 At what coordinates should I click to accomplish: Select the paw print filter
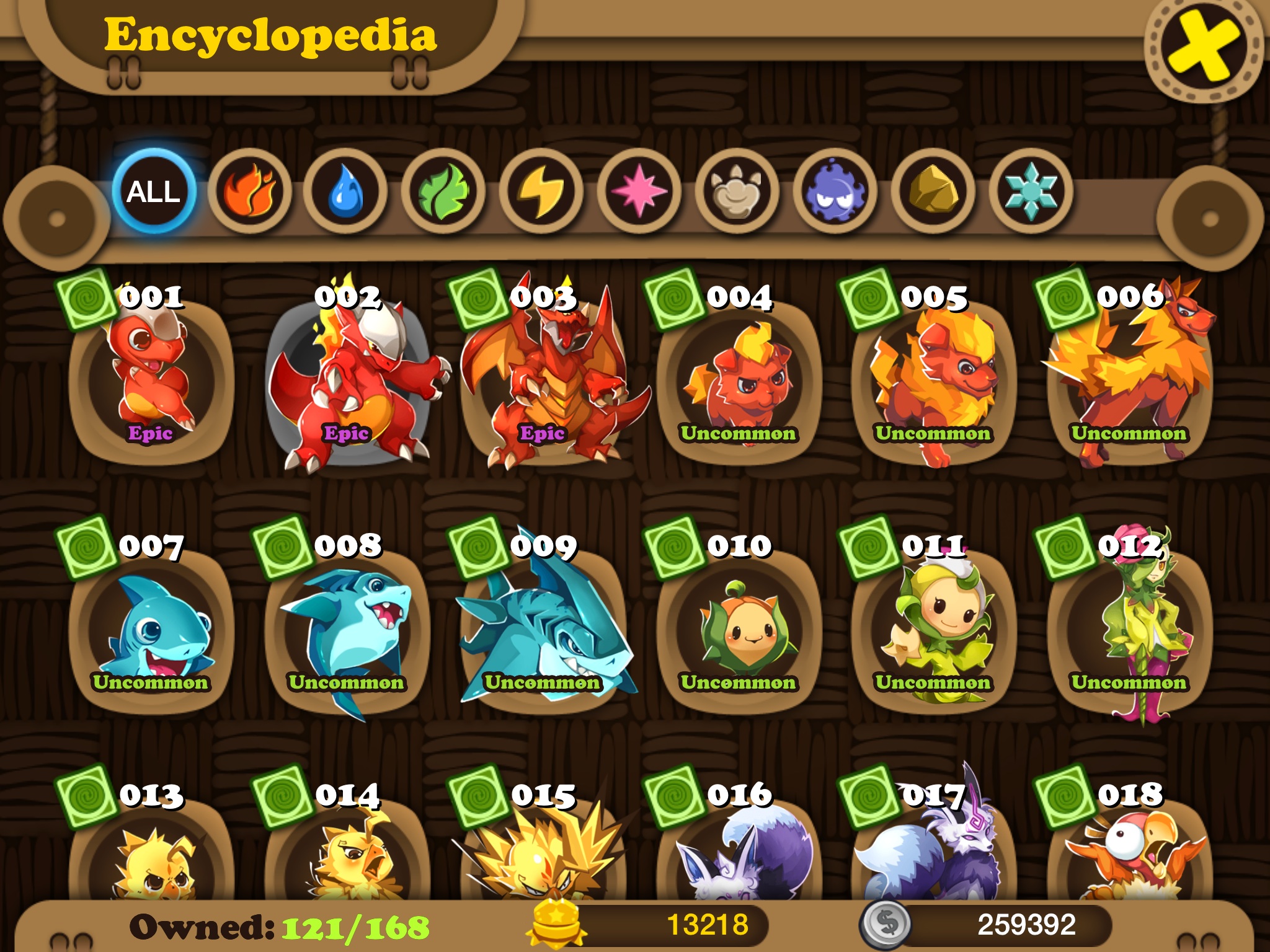tap(736, 192)
